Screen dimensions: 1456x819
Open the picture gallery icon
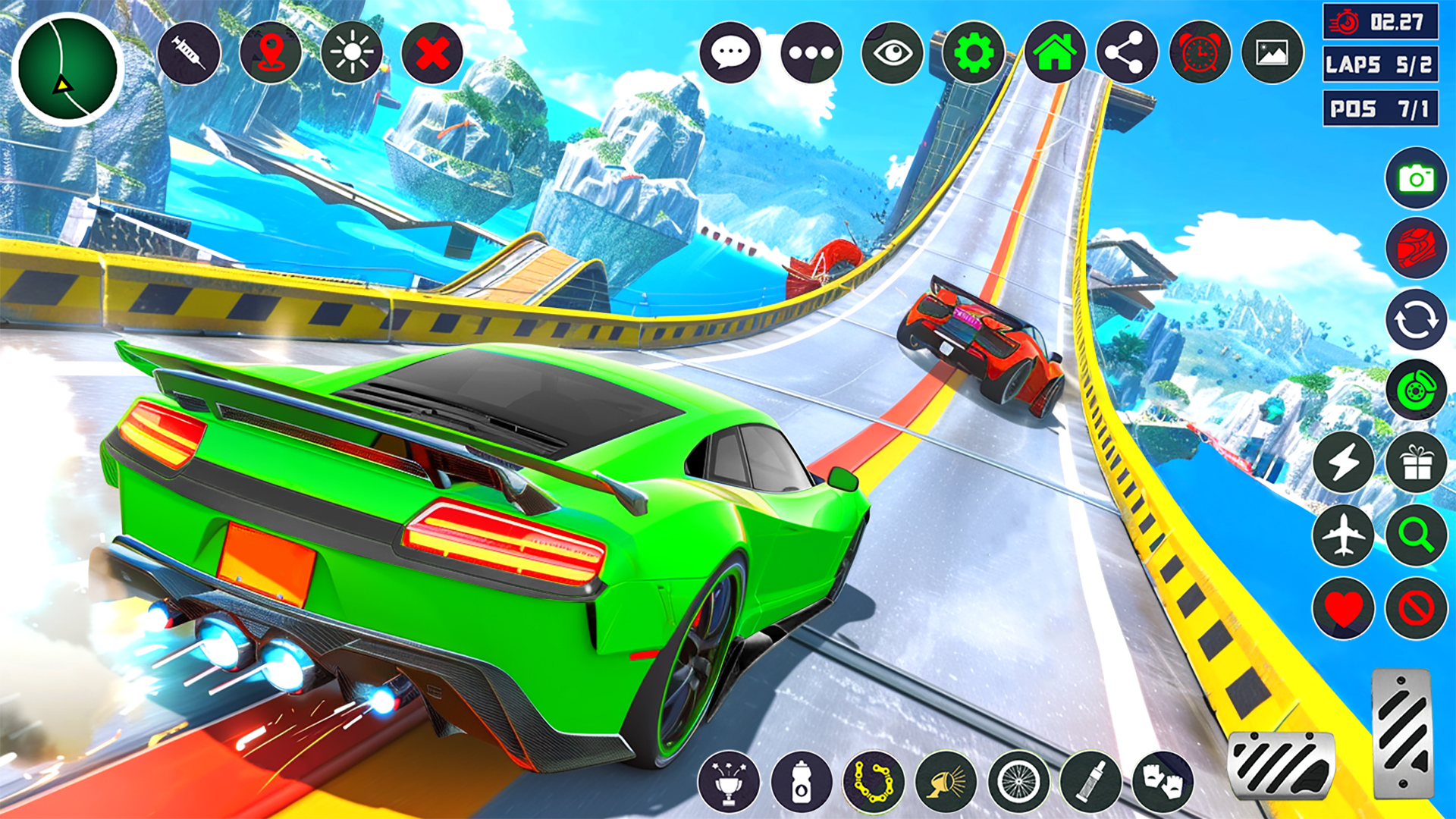point(1272,53)
